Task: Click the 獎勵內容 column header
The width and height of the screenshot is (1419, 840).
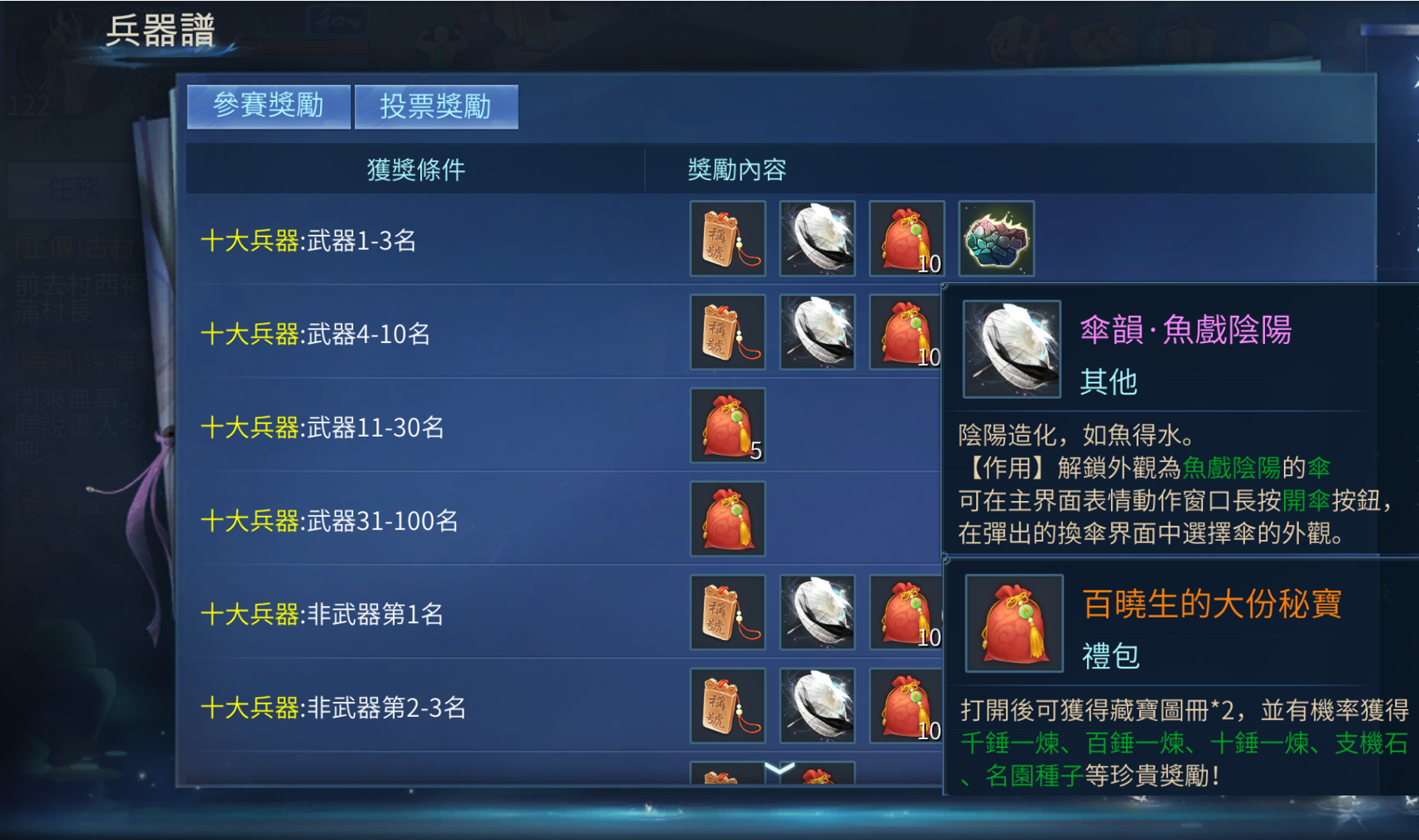Action: pyautogui.click(x=735, y=170)
